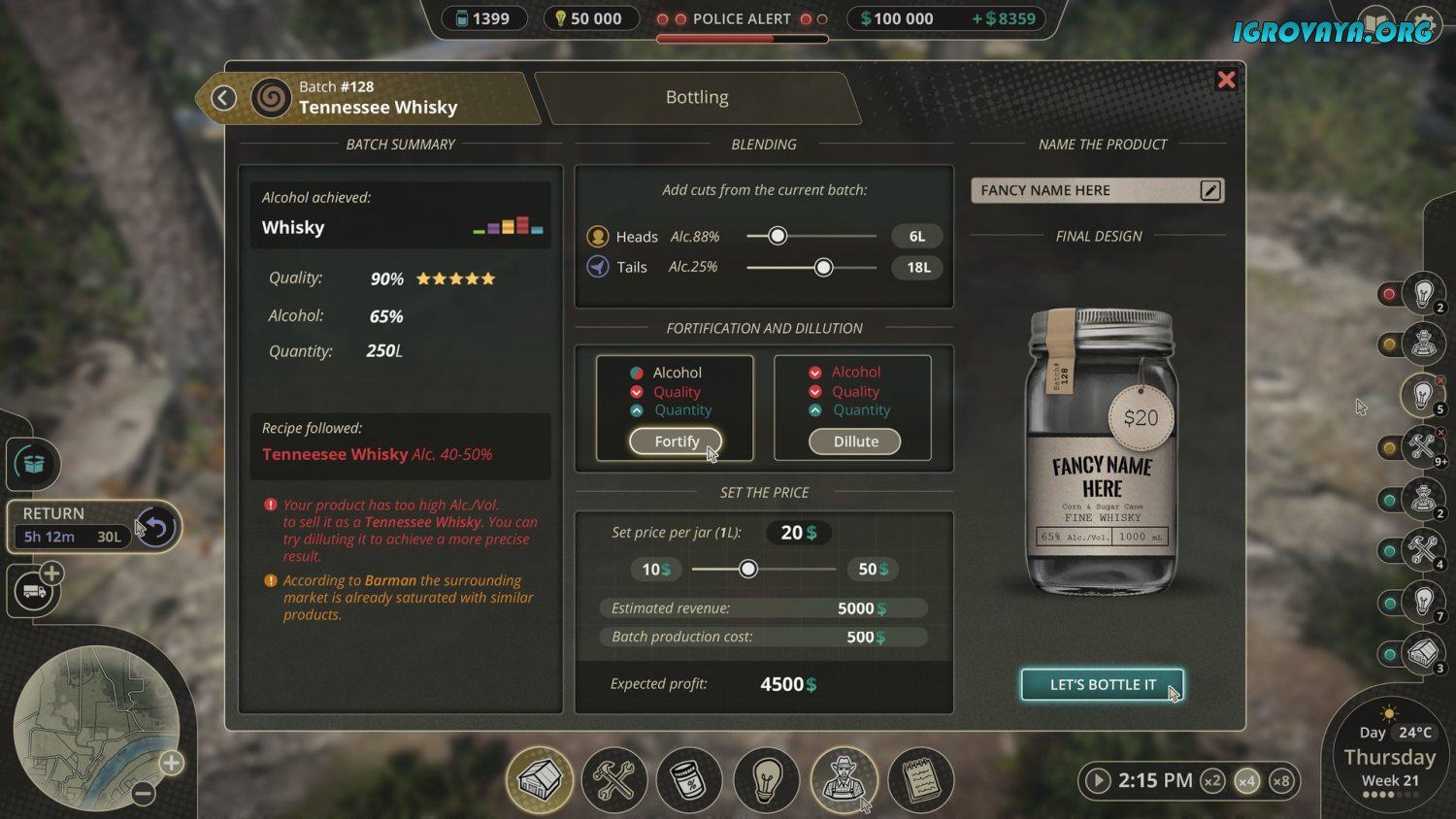The width and height of the screenshot is (1456, 819).
Task: Open the notepad journal
Action: coord(920,779)
